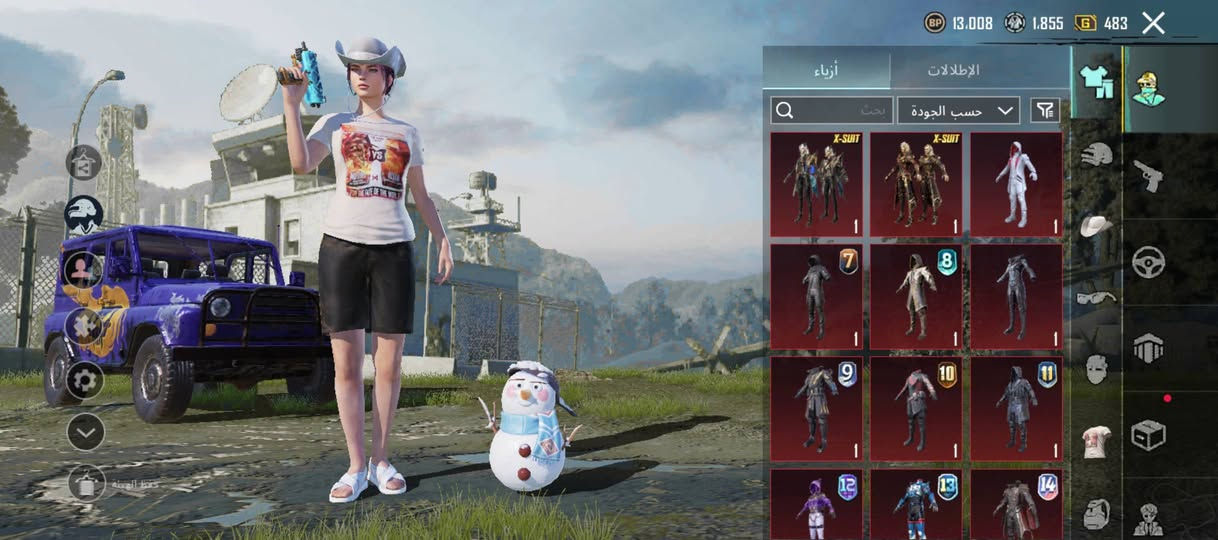Pick the purple outfit with badge 12
Image resolution: width=1218 pixels, height=540 pixels.
(816, 505)
